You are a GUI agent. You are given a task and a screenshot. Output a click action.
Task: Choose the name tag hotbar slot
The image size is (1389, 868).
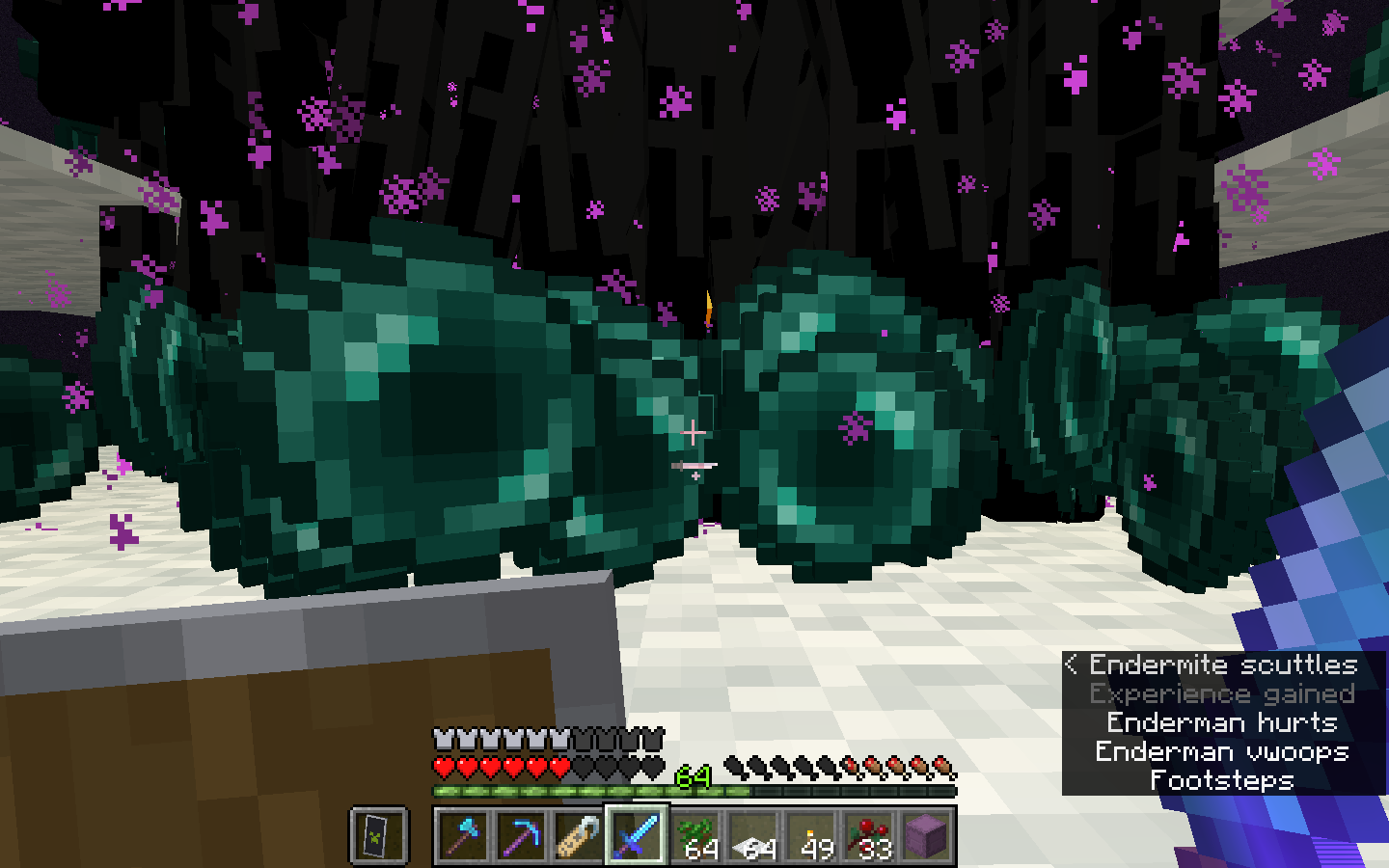[579, 835]
